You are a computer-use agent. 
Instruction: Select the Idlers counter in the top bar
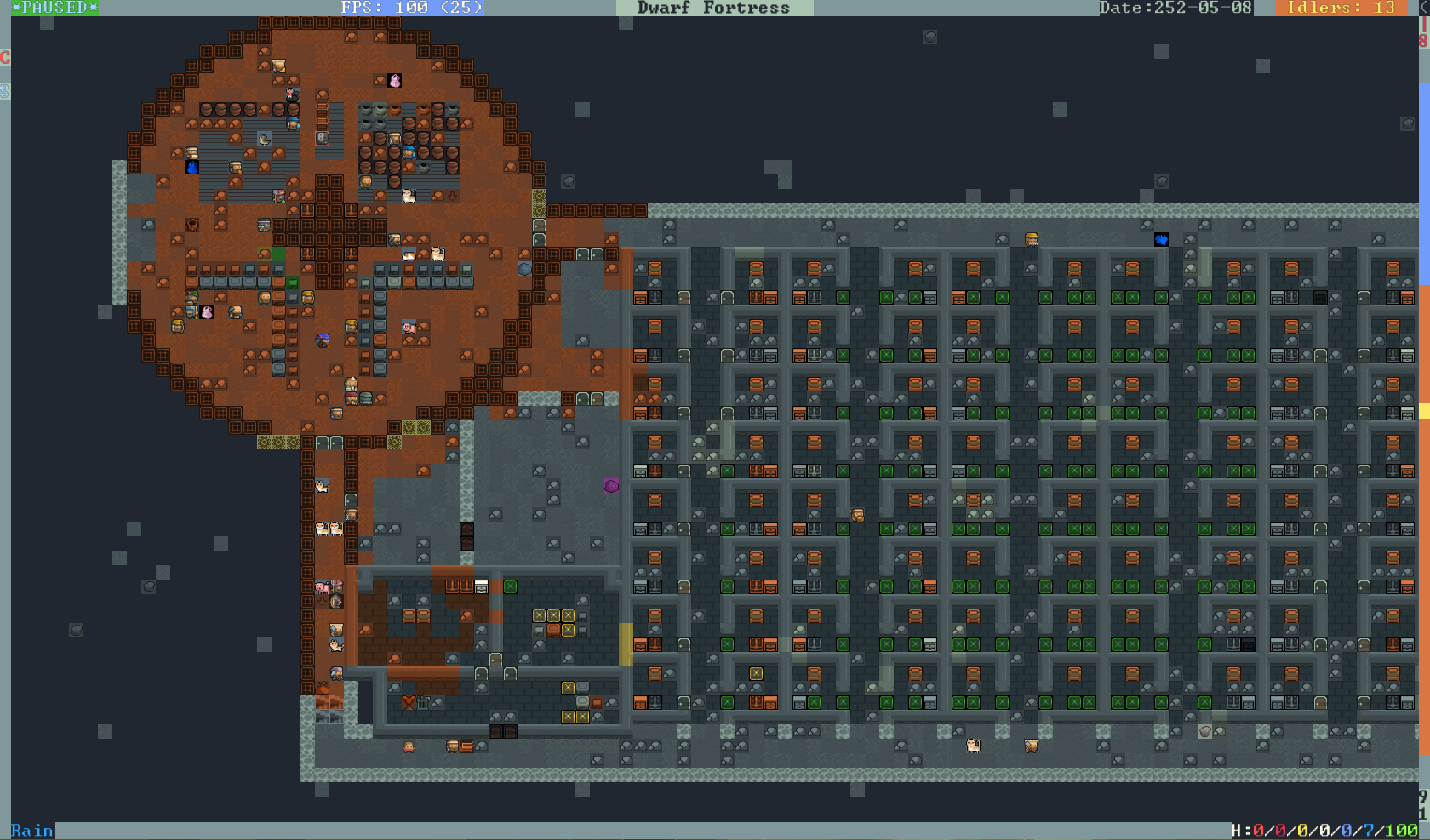point(1341,8)
